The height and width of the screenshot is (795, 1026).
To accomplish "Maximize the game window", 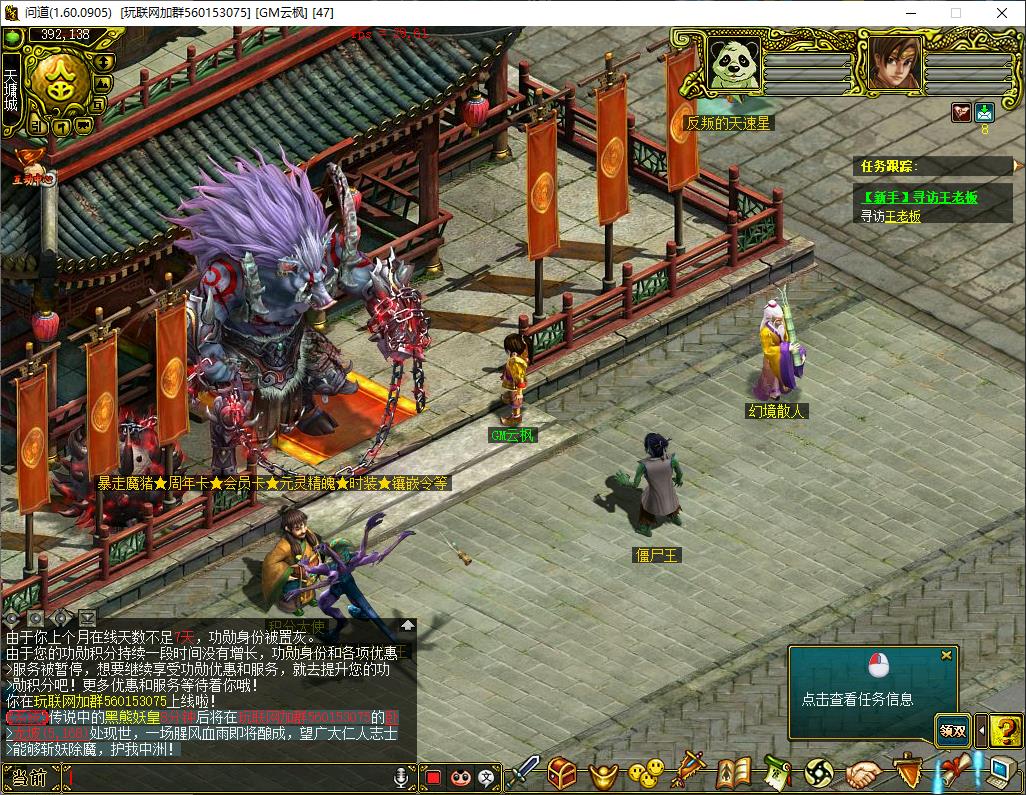I will point(955,13).
